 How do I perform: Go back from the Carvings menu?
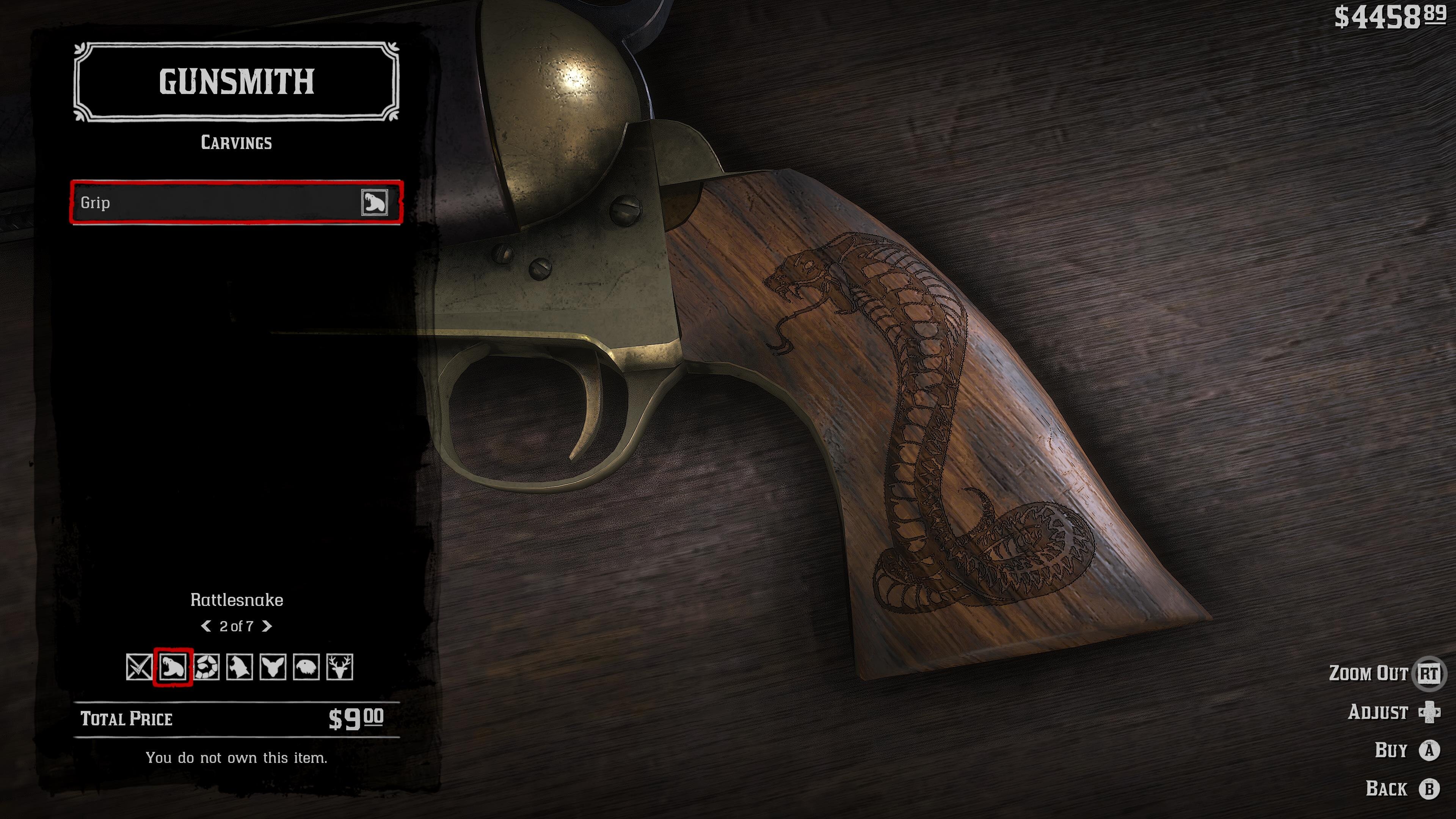coord(1429,789)
